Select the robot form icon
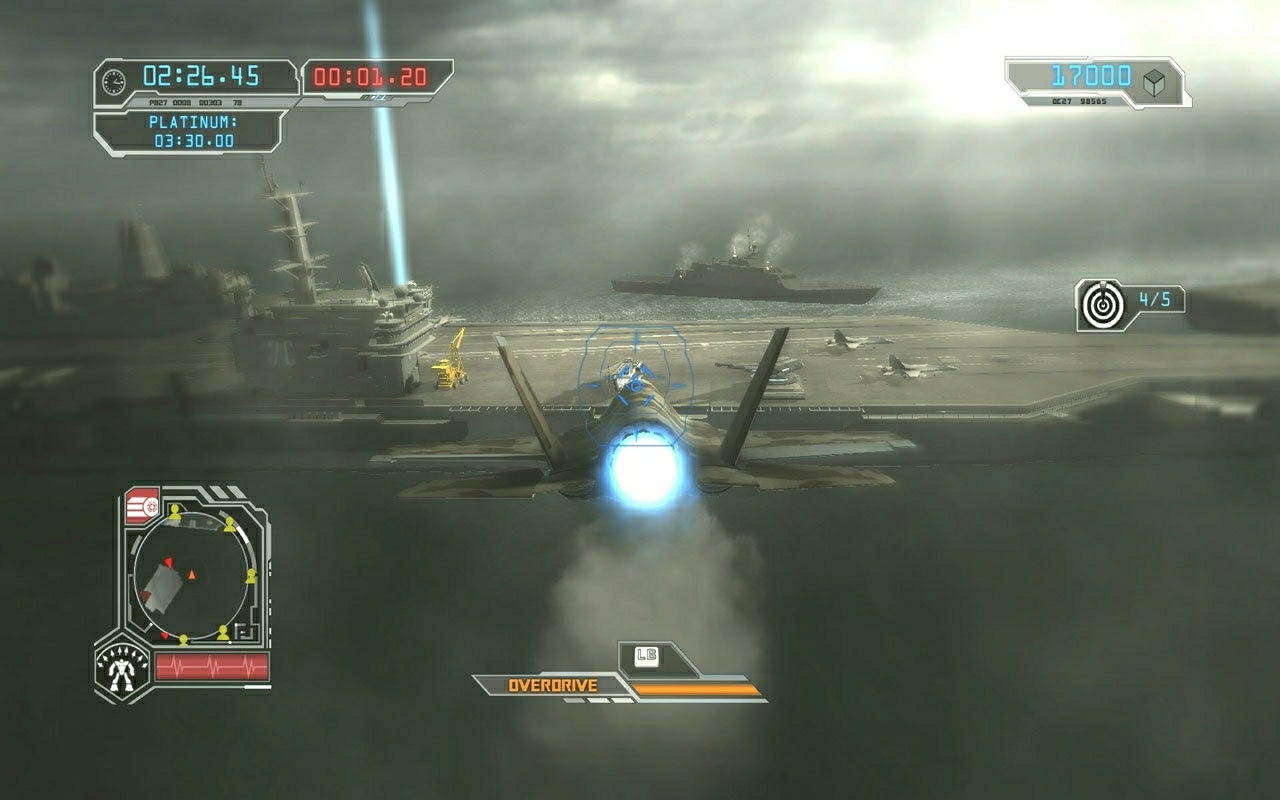 pos(122,668)
